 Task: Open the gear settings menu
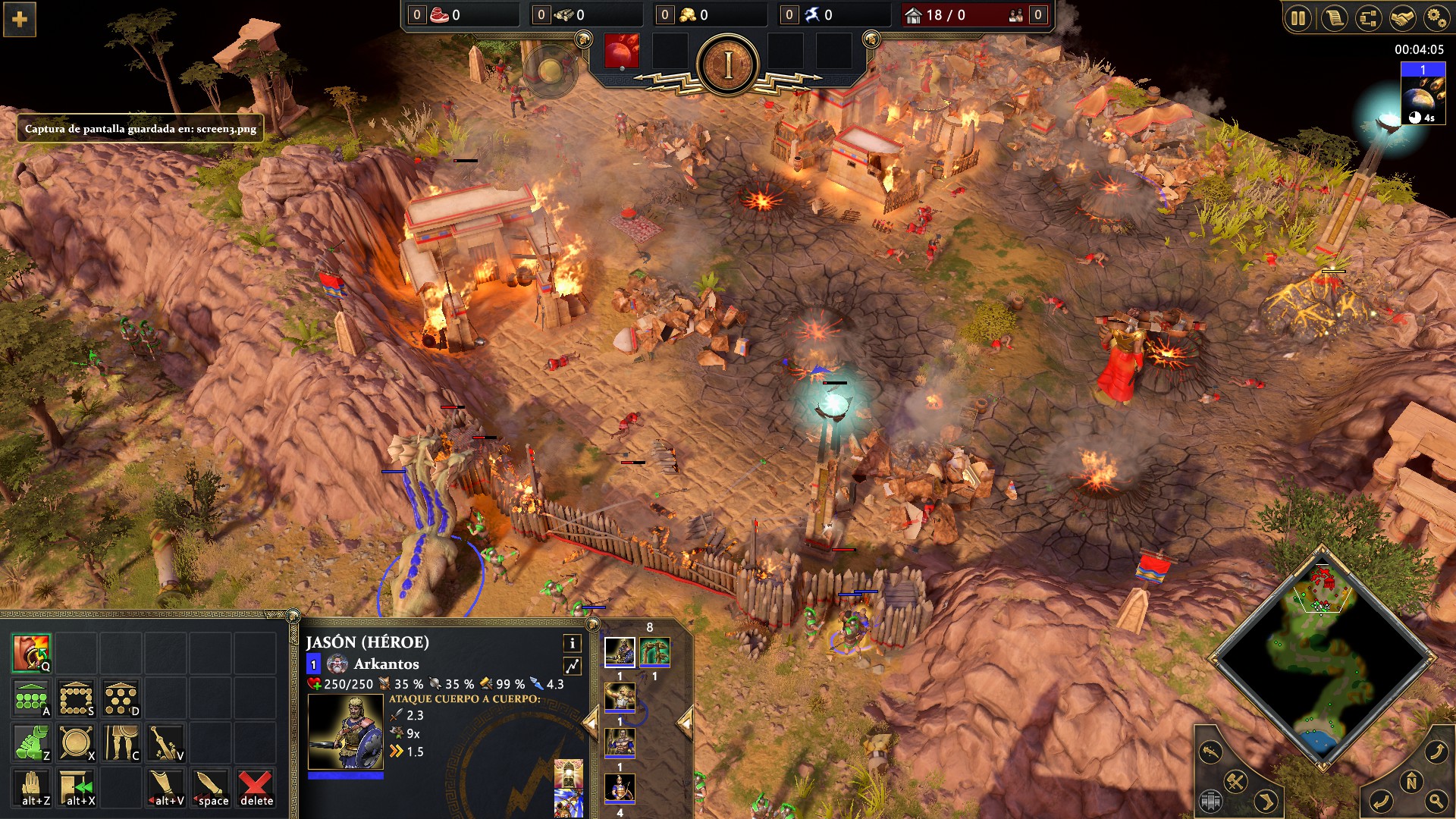pyautogui.click(x=1436, y=18)
